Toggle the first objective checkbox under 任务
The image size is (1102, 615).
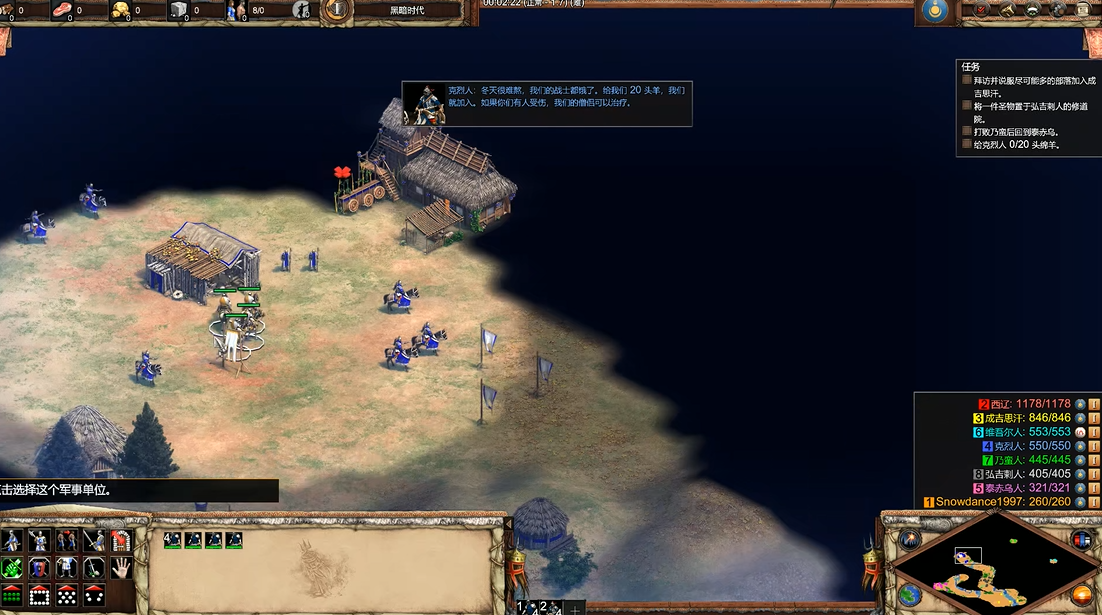pyautogui.click(x=967, y=80)
